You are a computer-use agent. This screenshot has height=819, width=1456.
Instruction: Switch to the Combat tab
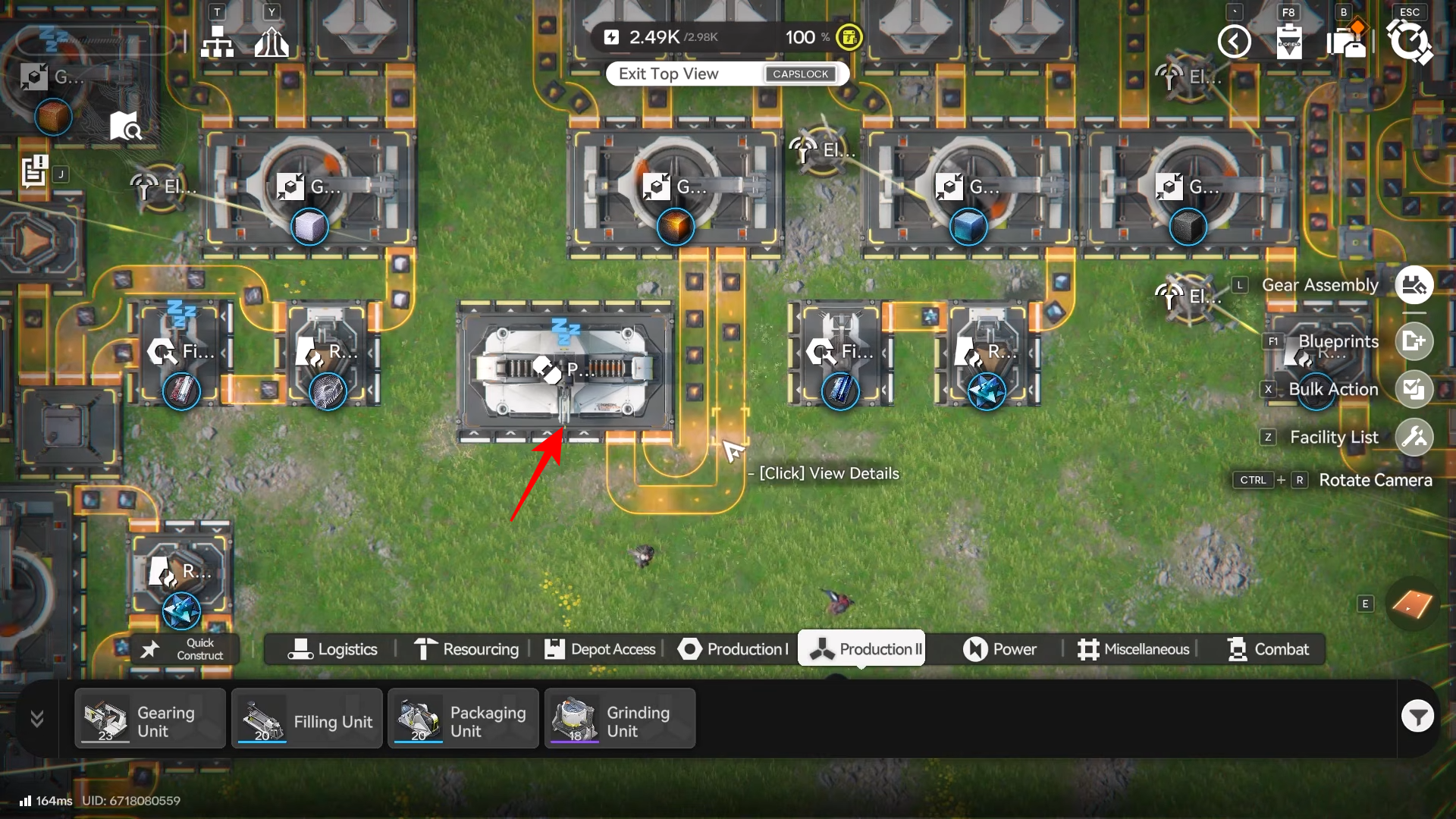click(1268, 649)
